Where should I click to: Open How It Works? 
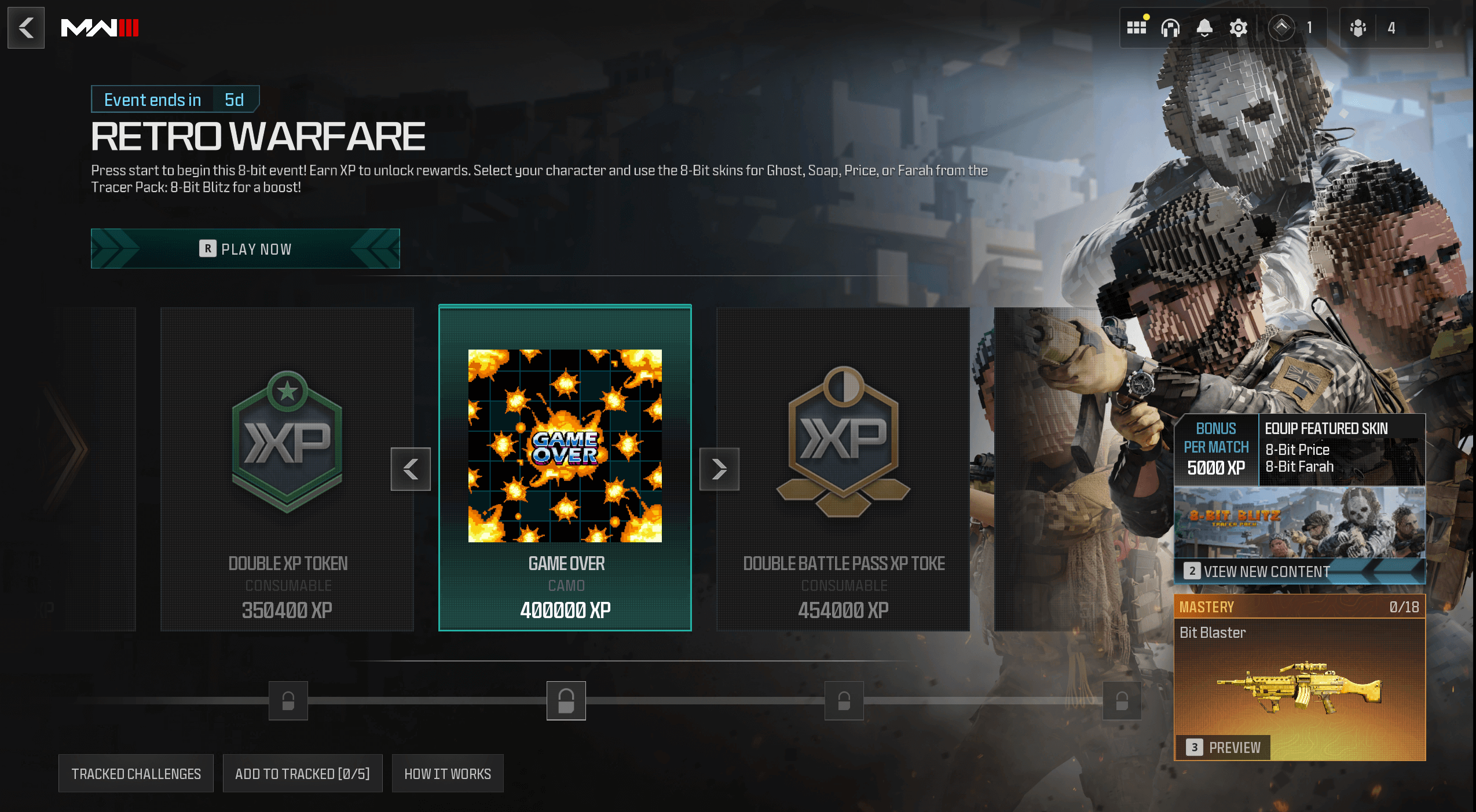tap(447, 773)
